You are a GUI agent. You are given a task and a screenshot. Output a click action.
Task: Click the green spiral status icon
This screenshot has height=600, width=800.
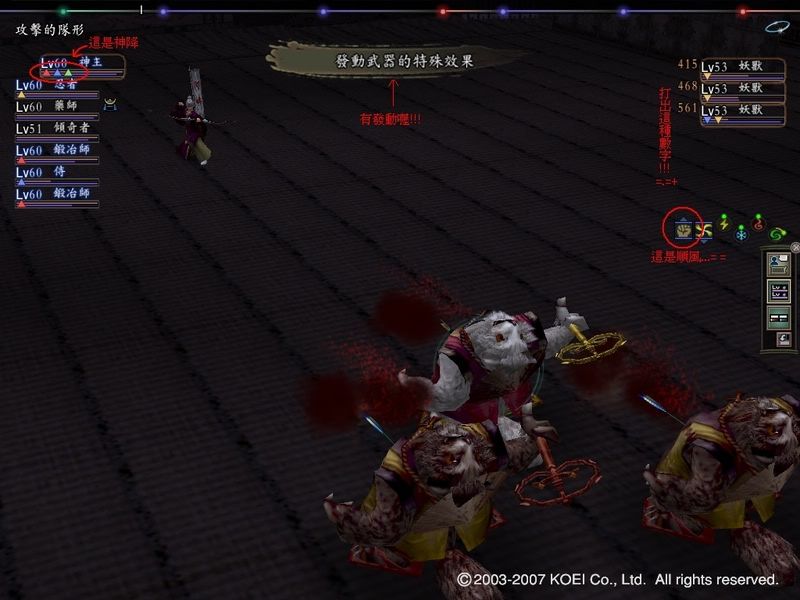[x=778, y=233]
